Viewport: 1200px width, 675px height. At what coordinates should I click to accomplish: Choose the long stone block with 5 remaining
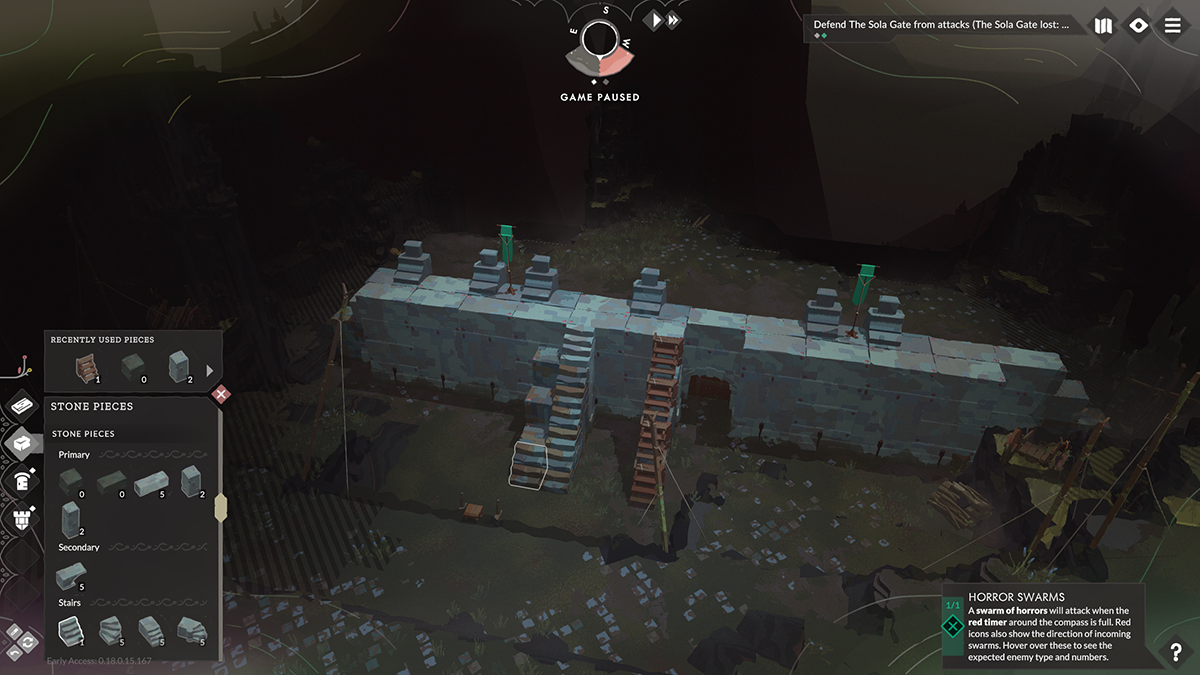149,484
